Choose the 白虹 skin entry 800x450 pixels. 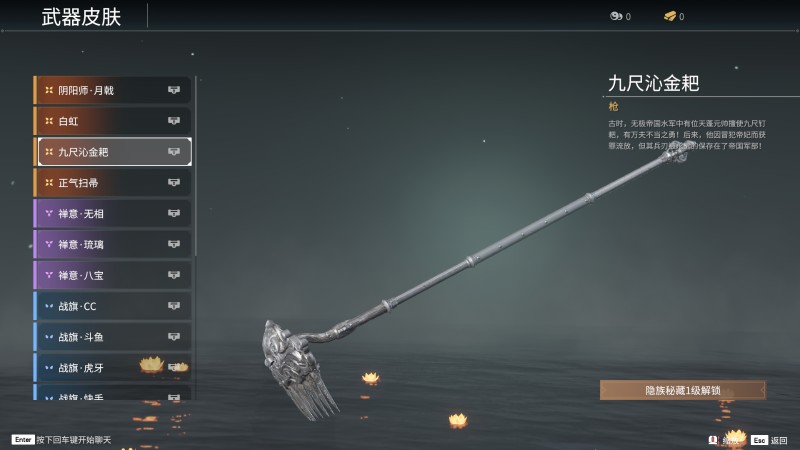pyautogui.click(x=112, y=121)
